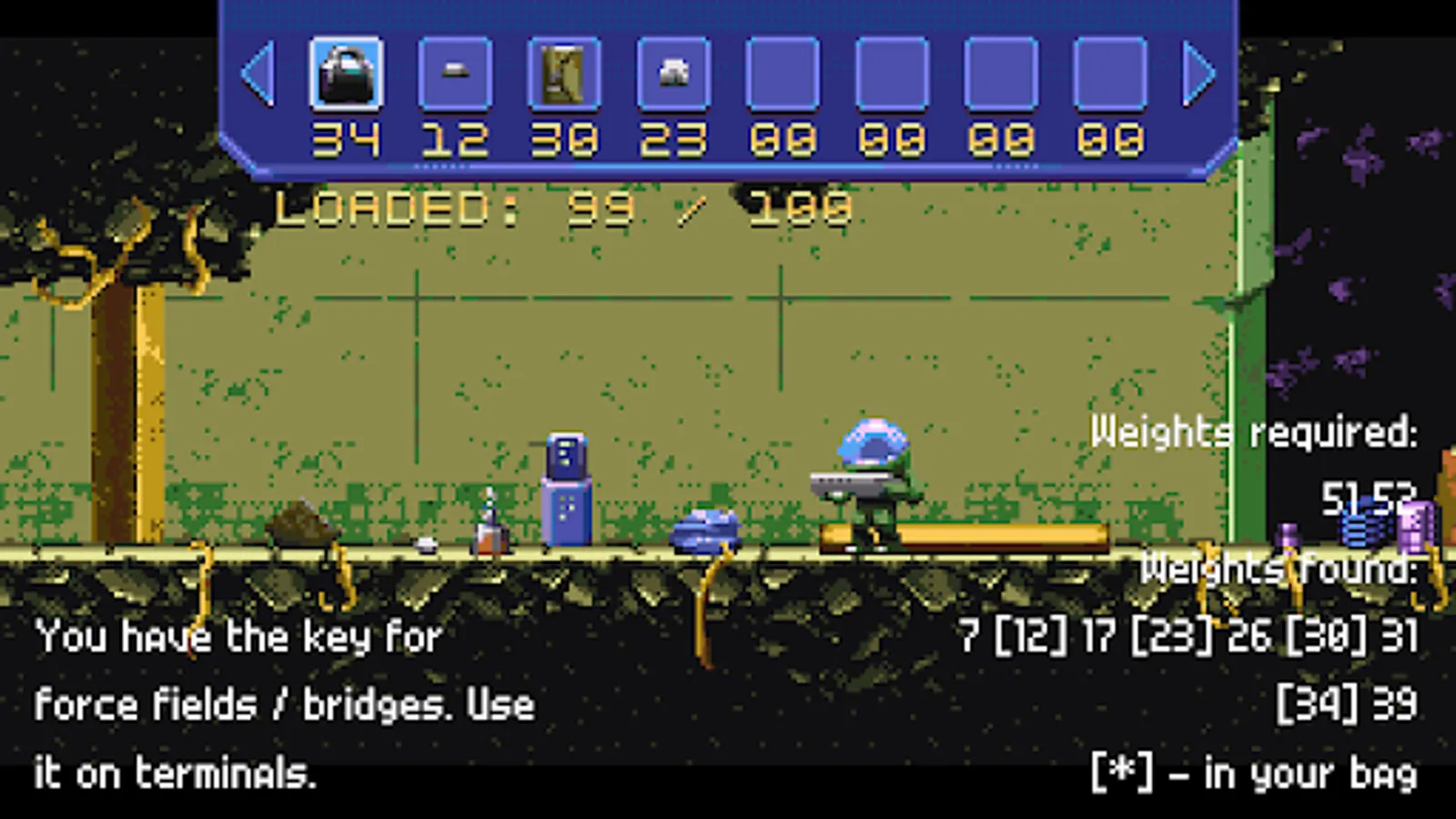Select the crate item weighing 30
Screen dimensions: 1456x819
(x=565, y=73)
